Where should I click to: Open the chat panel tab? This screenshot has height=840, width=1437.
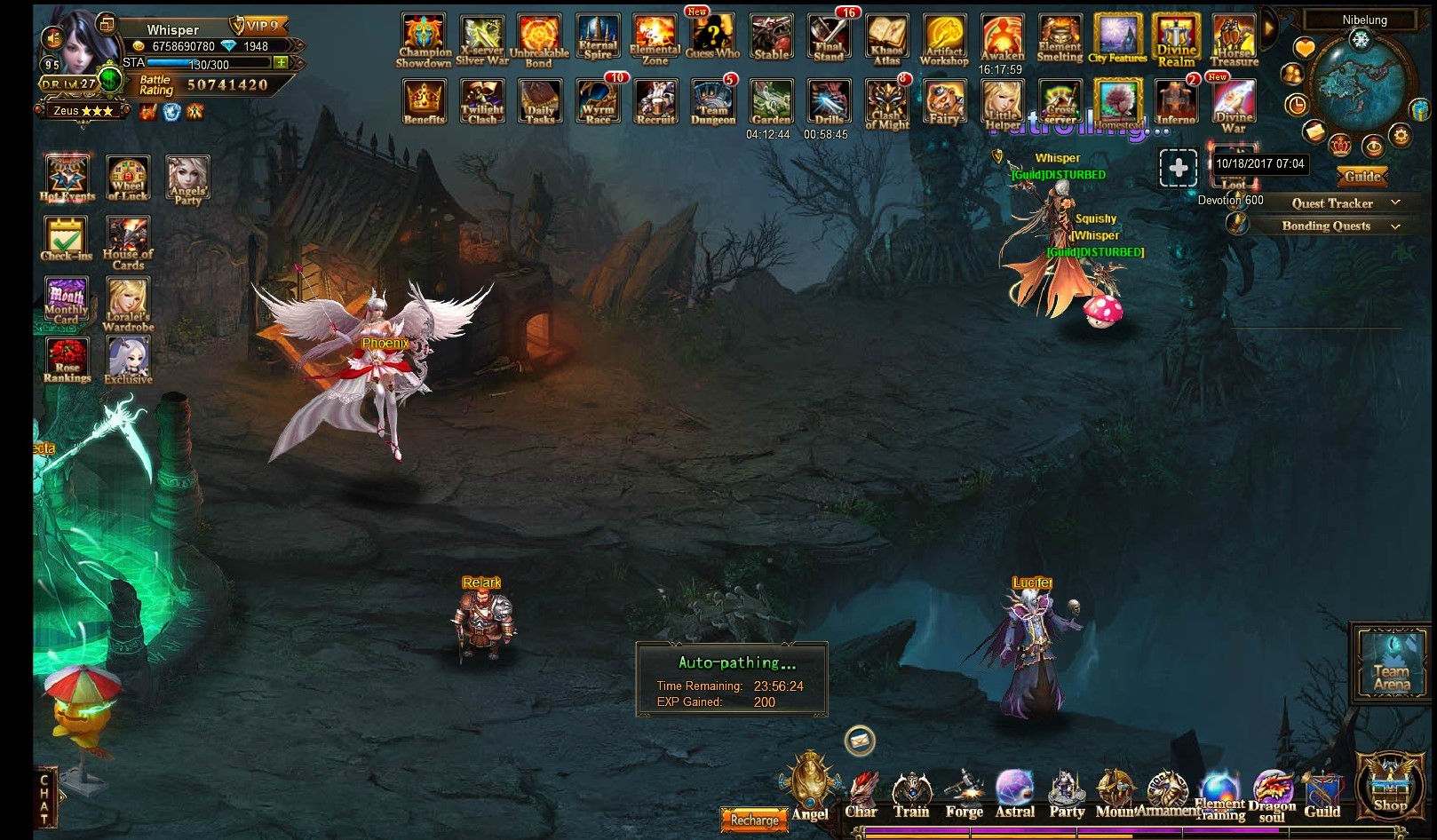(44, 799)
